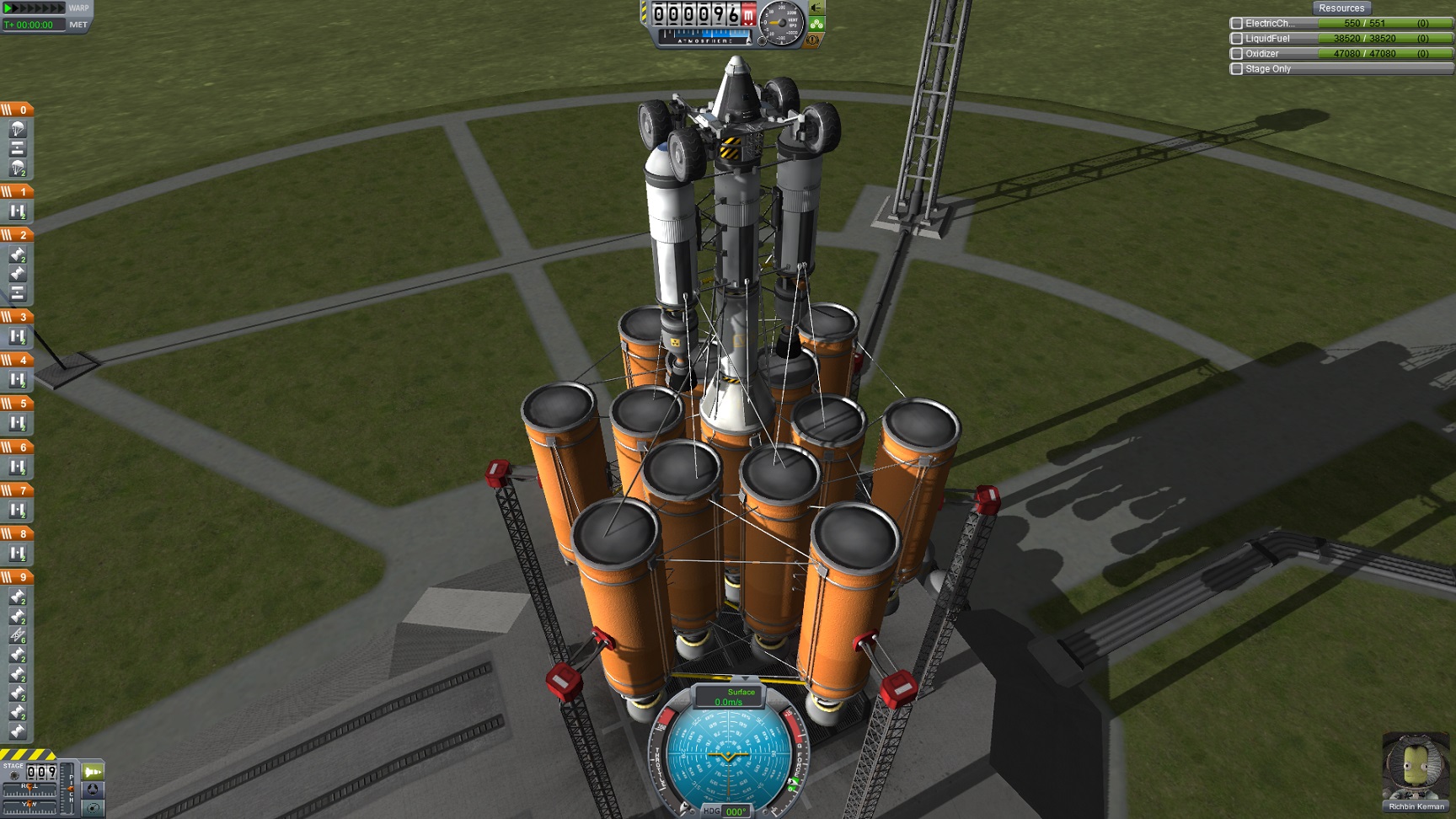Toggle the ElectricCharge resource checkbox
The image size is (1456, 819).
(x=1237, y=24)
